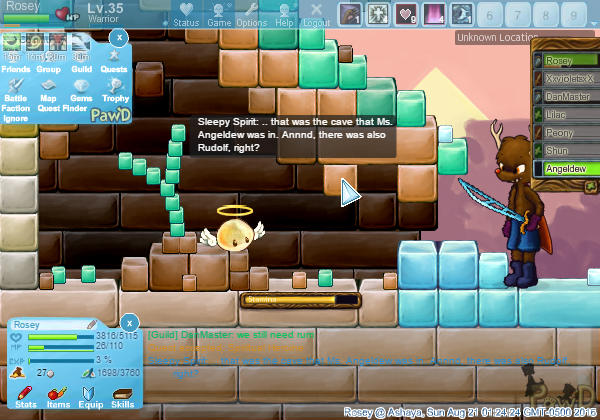Open the Status menu
Screen dimensions: 600x420
pos(186,14)
